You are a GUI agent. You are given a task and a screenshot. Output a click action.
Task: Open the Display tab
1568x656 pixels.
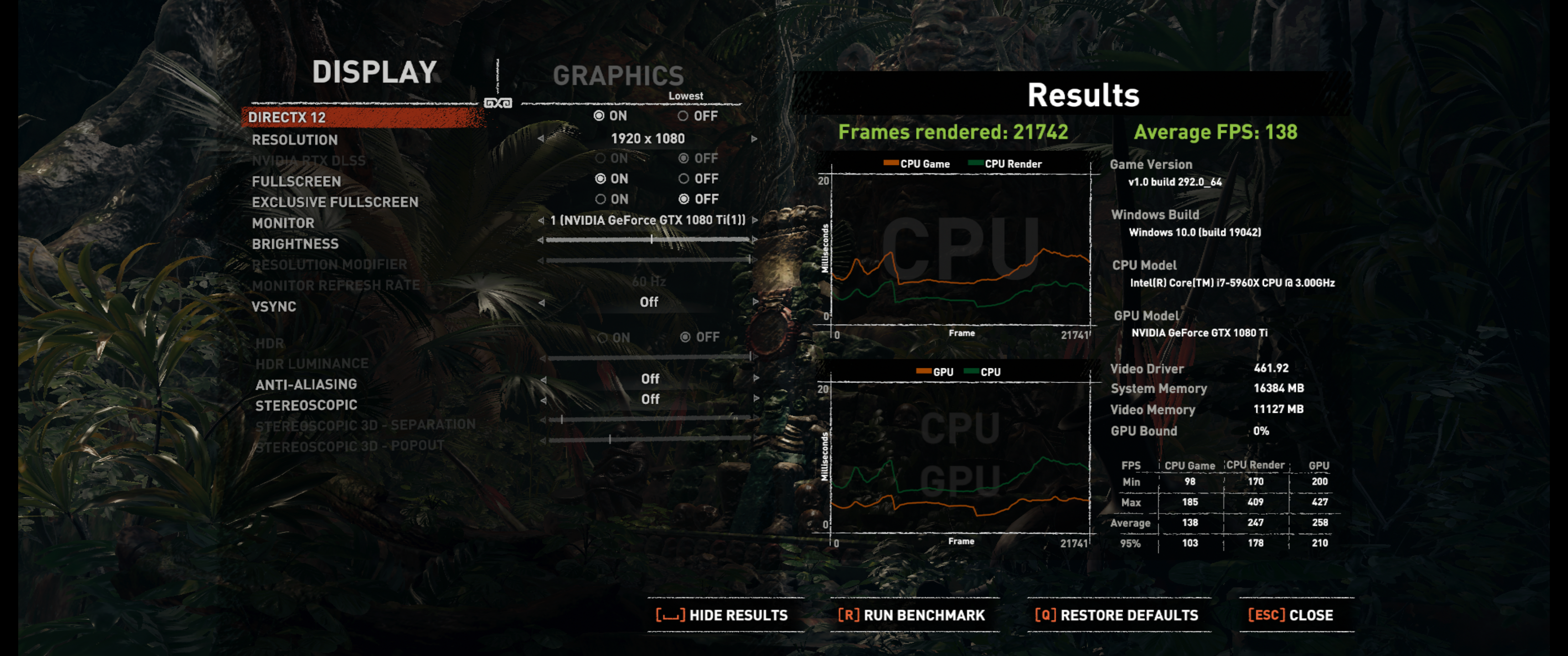point(374,72)
